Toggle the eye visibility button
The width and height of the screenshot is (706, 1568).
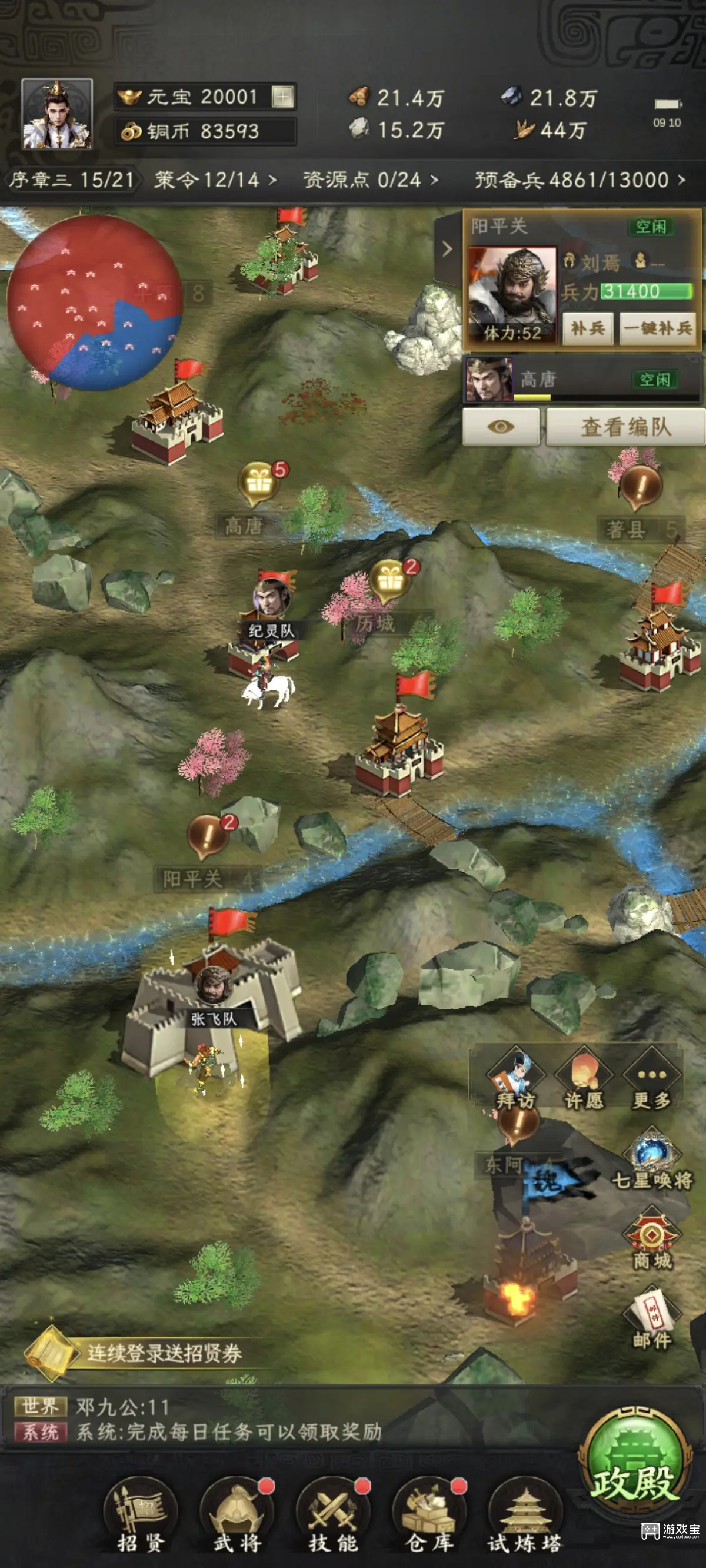coord(501,427)
